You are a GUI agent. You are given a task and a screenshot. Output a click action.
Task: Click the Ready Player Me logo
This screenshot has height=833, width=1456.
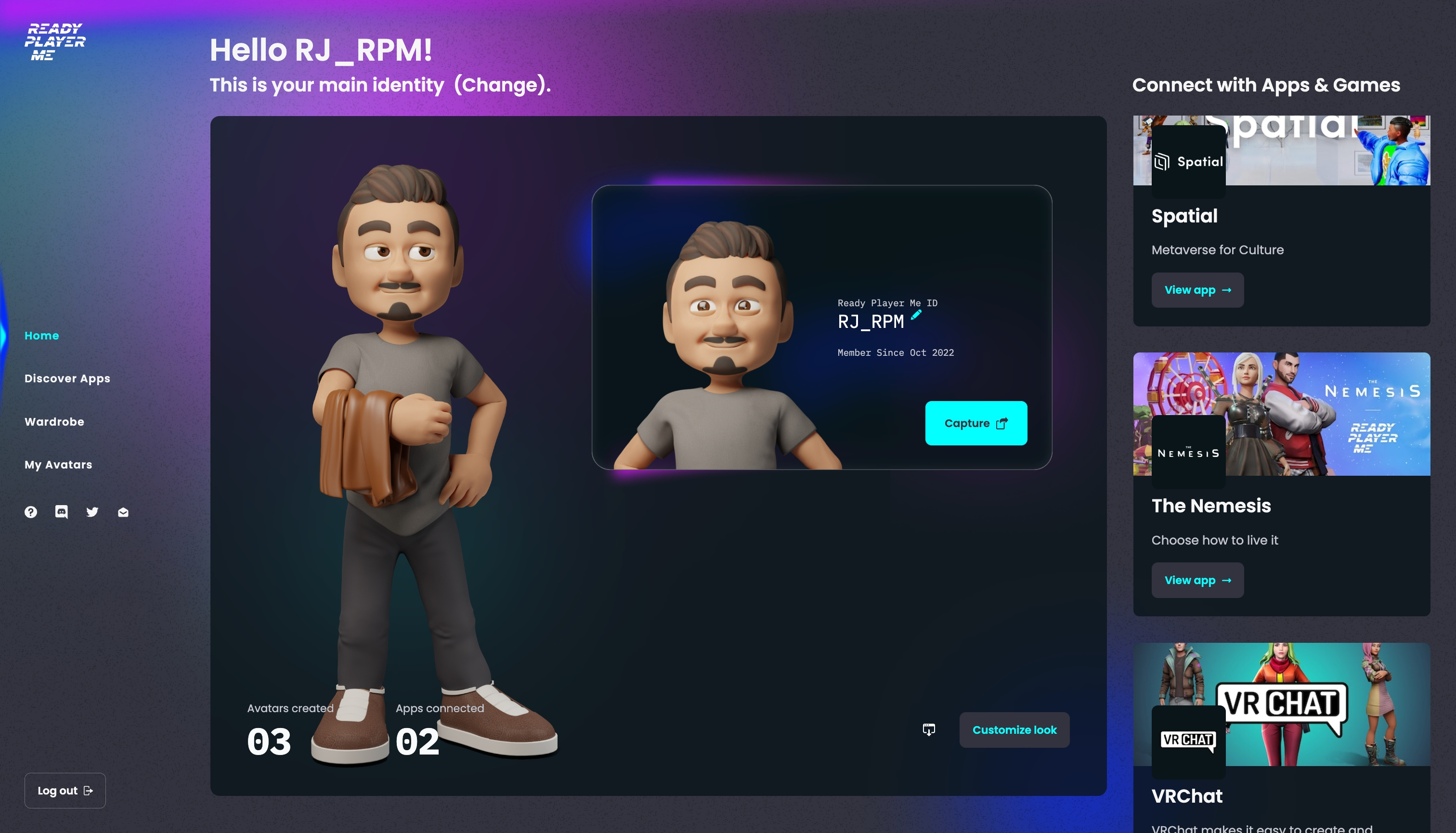[x=55, y=42]
